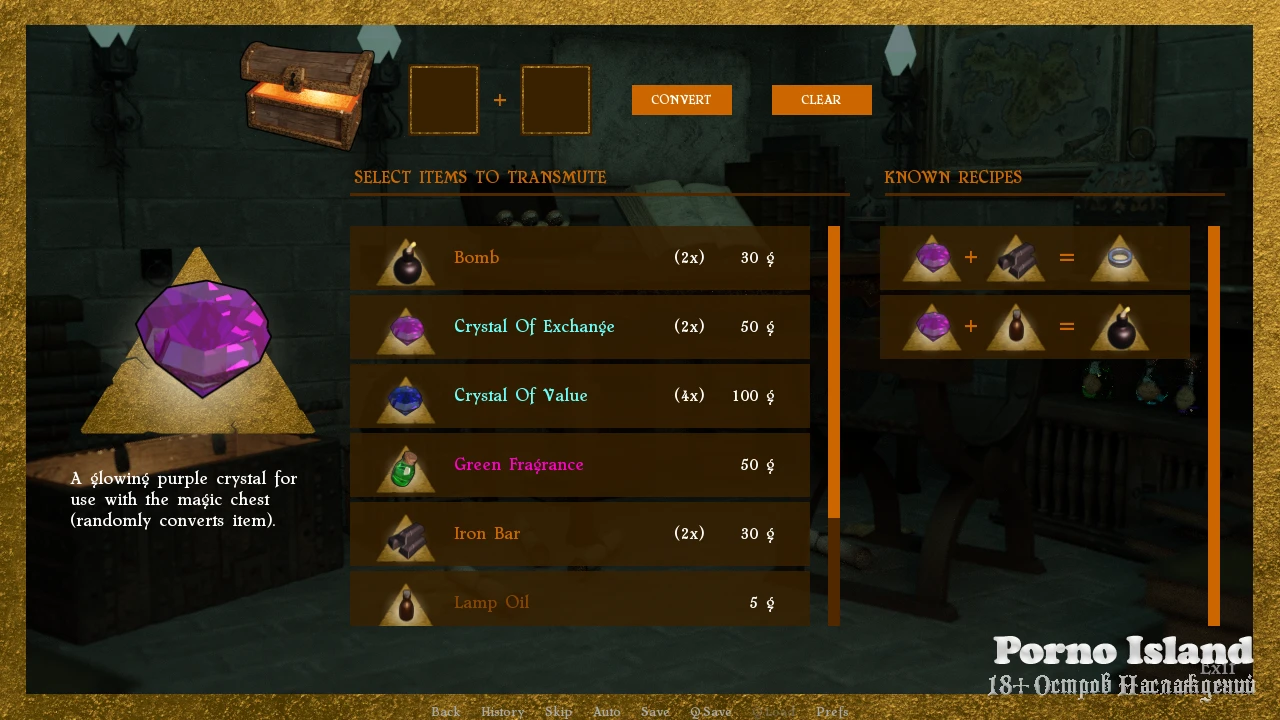1280x720 pixels.
Task: Open the Save screen
Action: click(x=655, y=712)
